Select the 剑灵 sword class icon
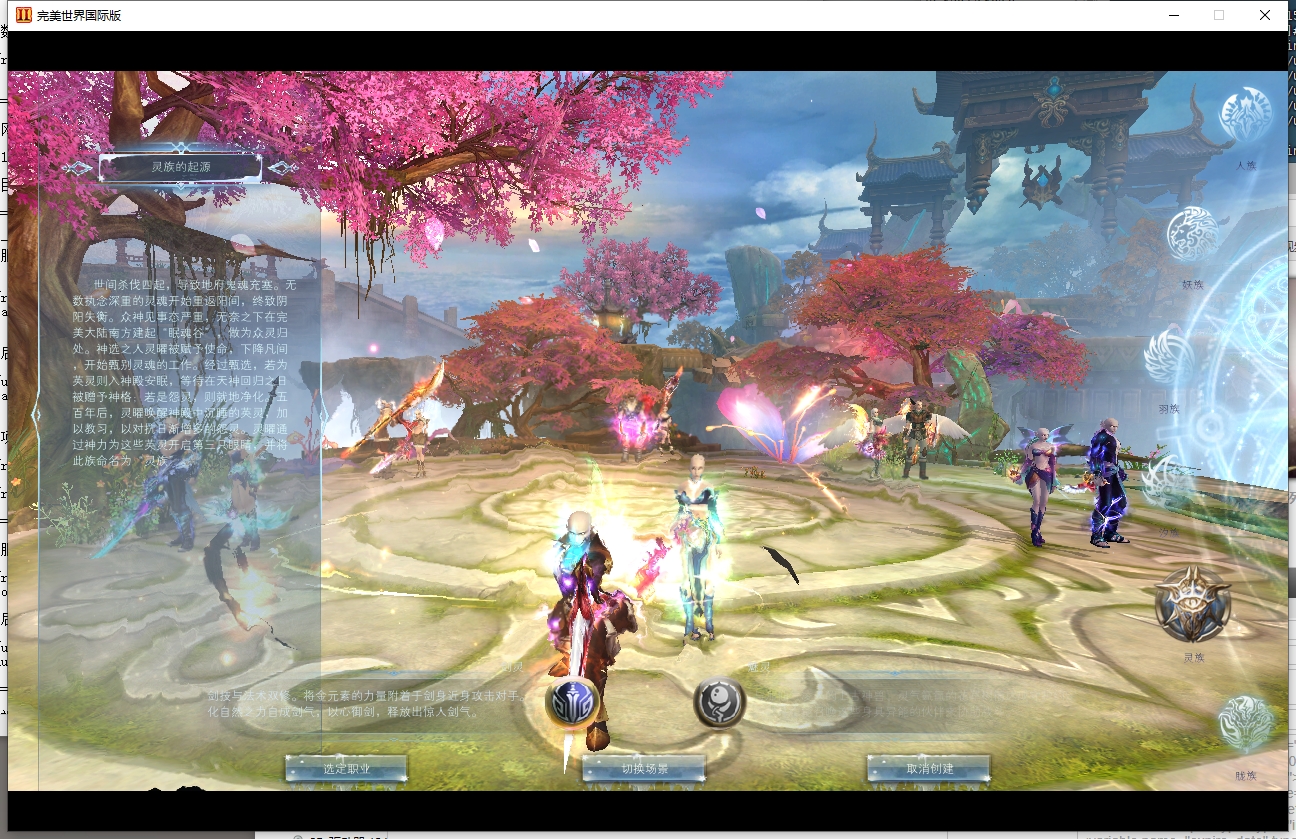This screenshot has height=839, width=1296. tap(572, 703)
